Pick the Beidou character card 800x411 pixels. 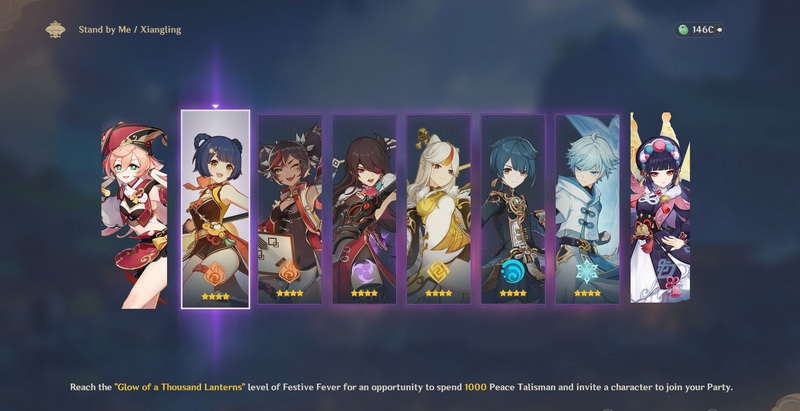point(364,208)
